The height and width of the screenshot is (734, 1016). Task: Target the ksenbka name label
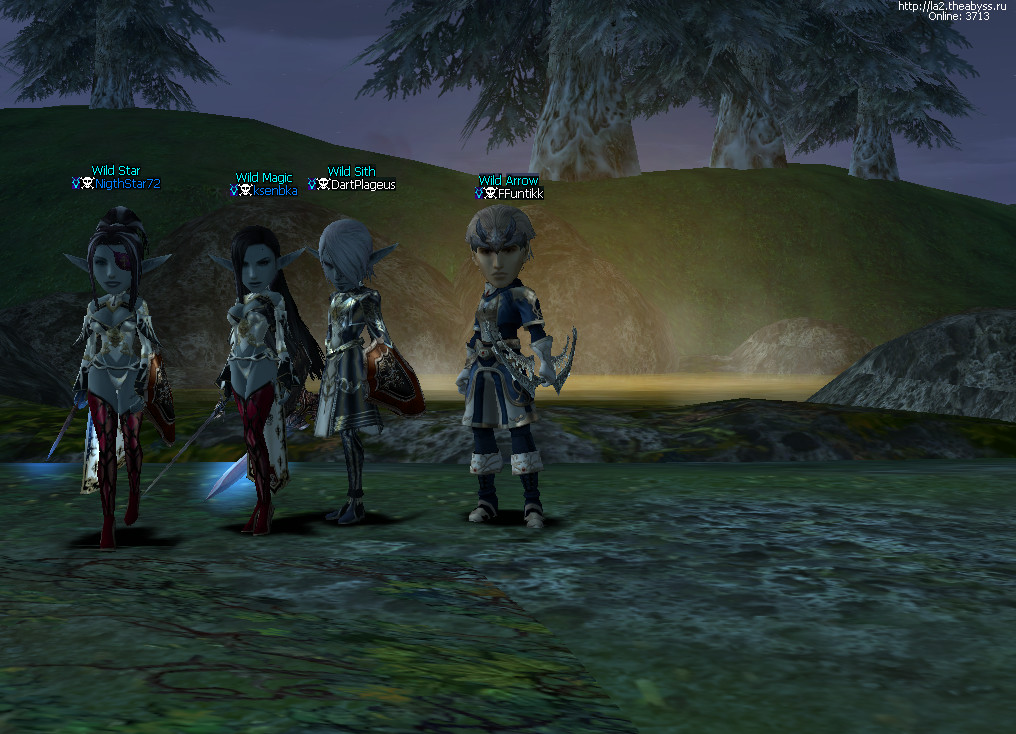(274, 191)
